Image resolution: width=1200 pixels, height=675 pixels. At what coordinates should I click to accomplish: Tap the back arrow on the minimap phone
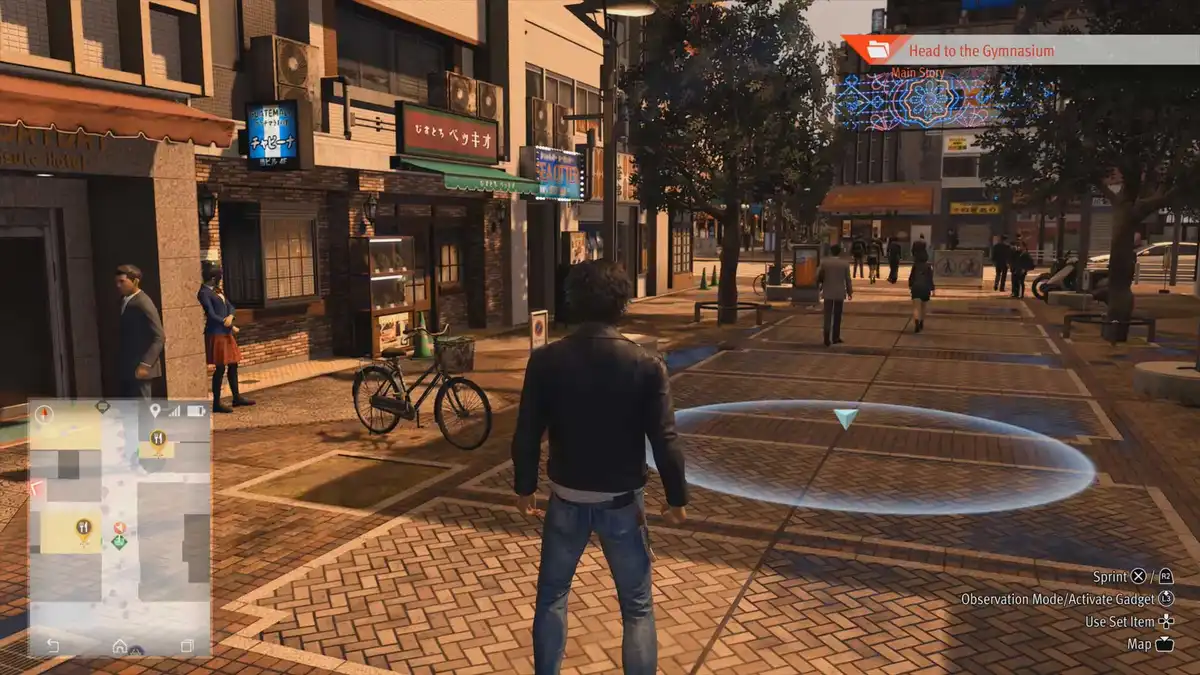coord(52,646)
